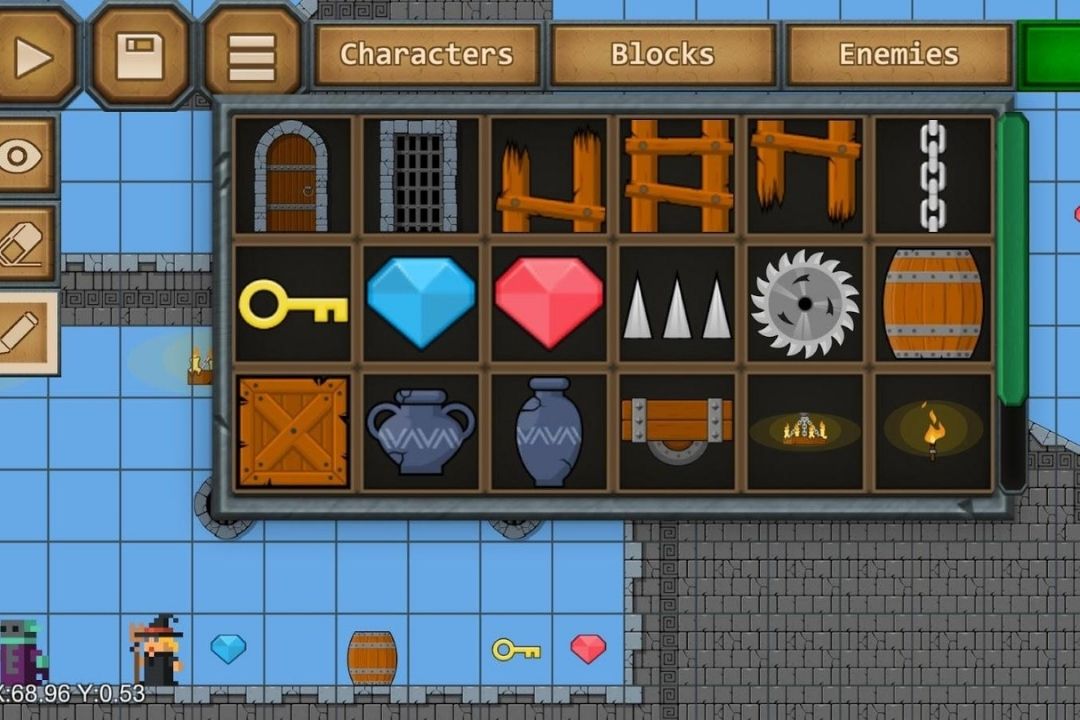Choose the pencil drawing tool
This screenshot has height=720, width=1080.
24,332
